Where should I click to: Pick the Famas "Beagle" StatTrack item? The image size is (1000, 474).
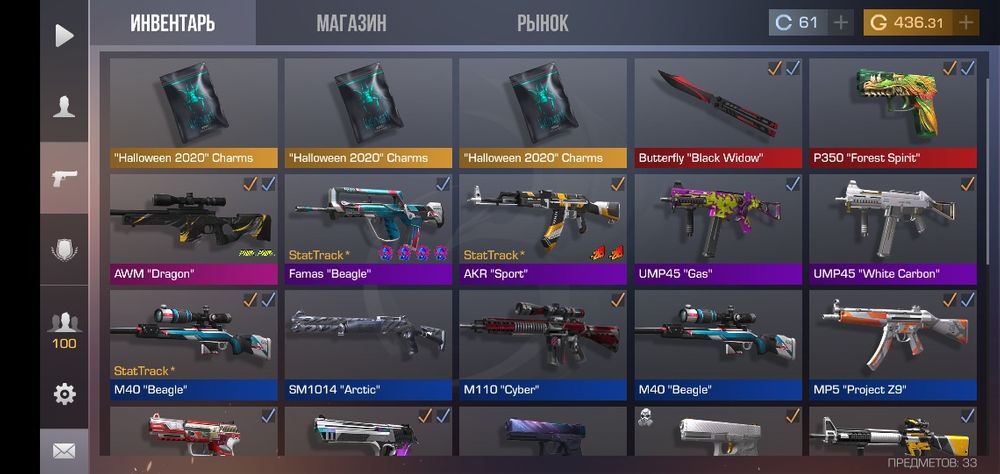[368, 228]
